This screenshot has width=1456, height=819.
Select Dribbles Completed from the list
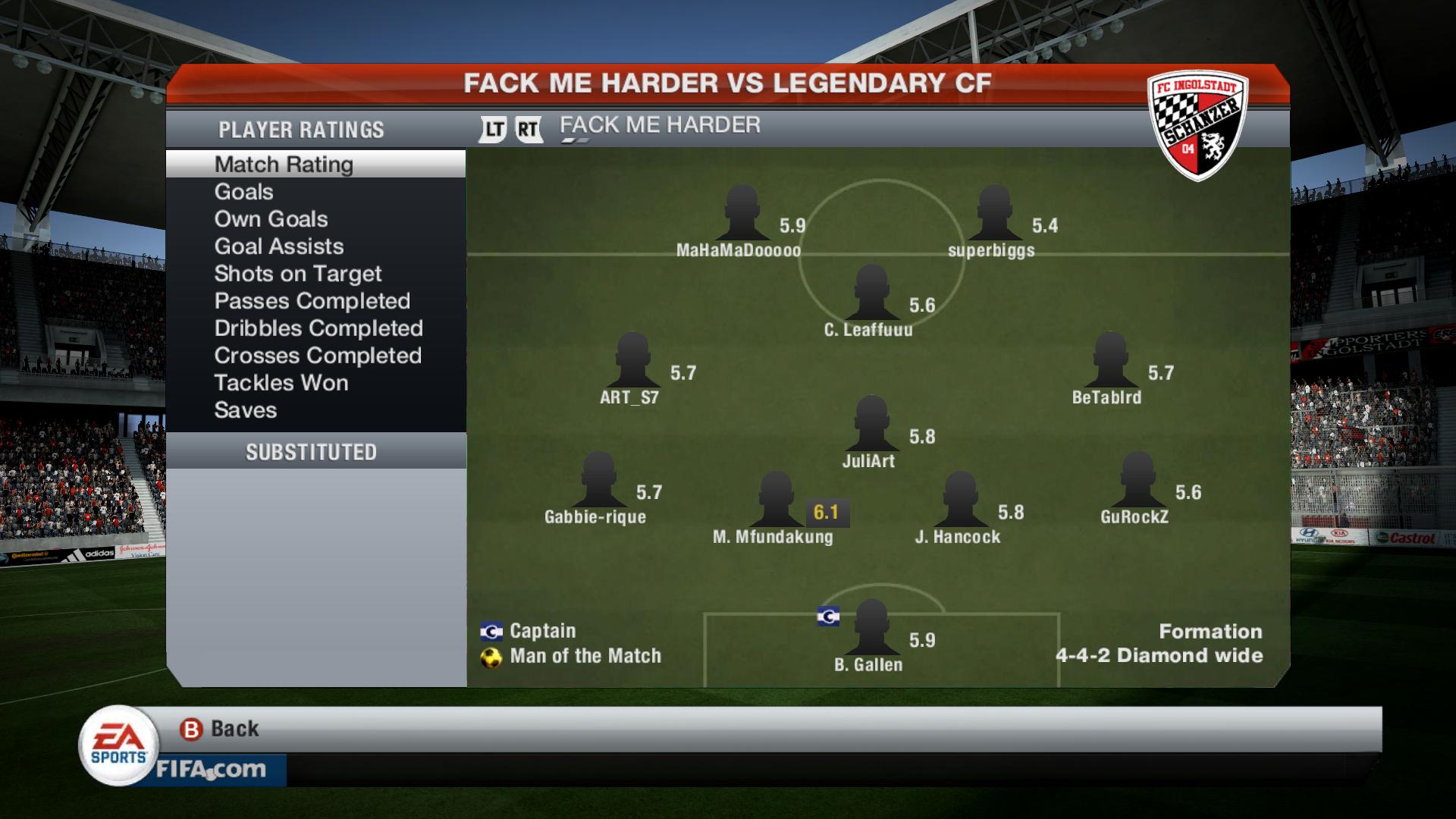tap(318, 328)
